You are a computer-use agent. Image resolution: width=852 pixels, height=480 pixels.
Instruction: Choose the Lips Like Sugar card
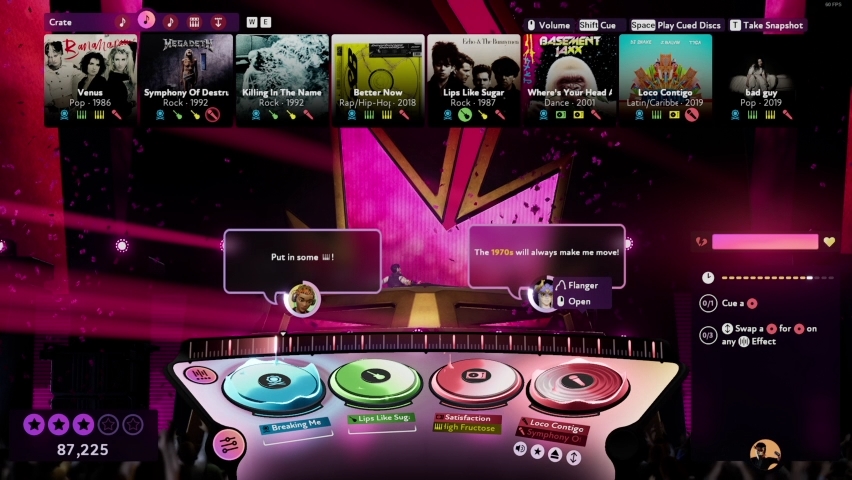click(474, 80)
